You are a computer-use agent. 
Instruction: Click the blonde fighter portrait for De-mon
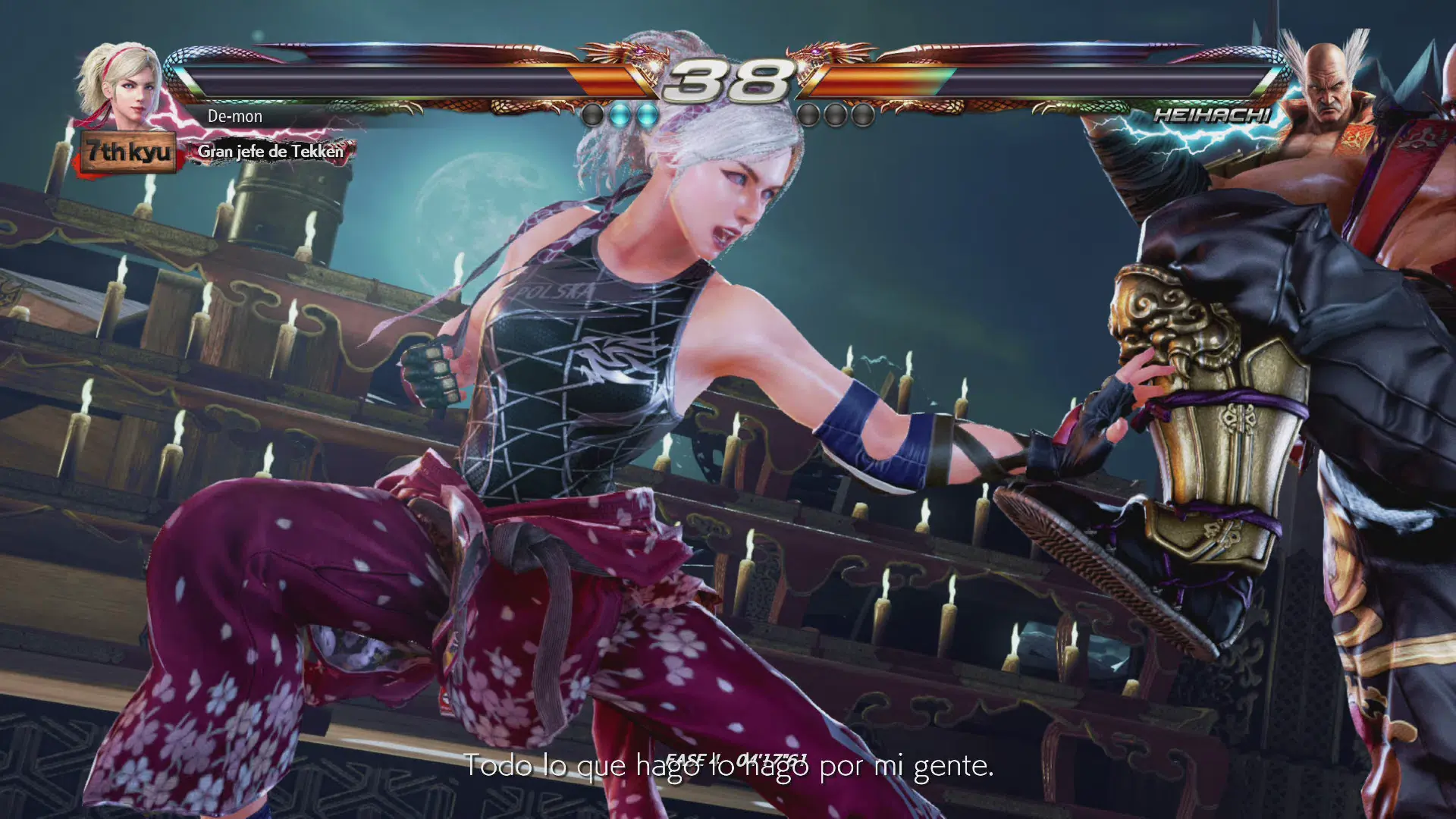(124, 83)
